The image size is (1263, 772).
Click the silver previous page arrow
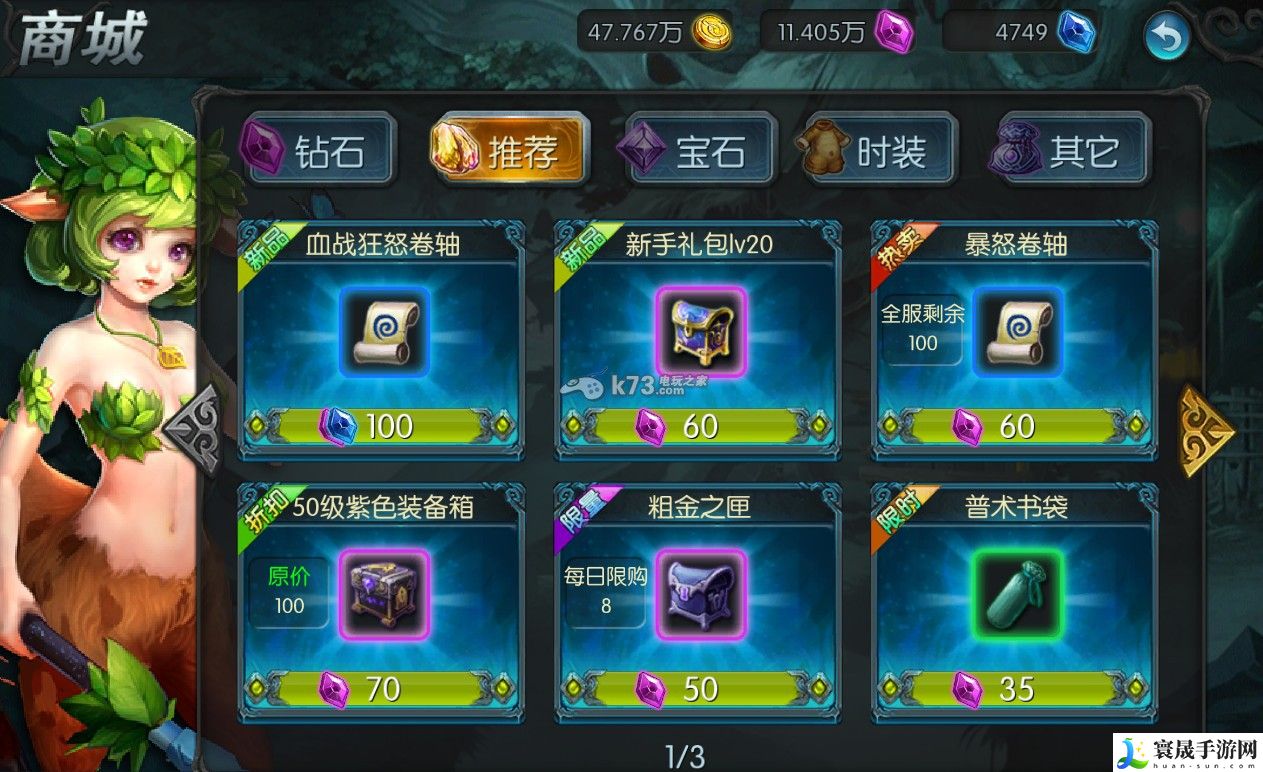[x=193, y=432]
